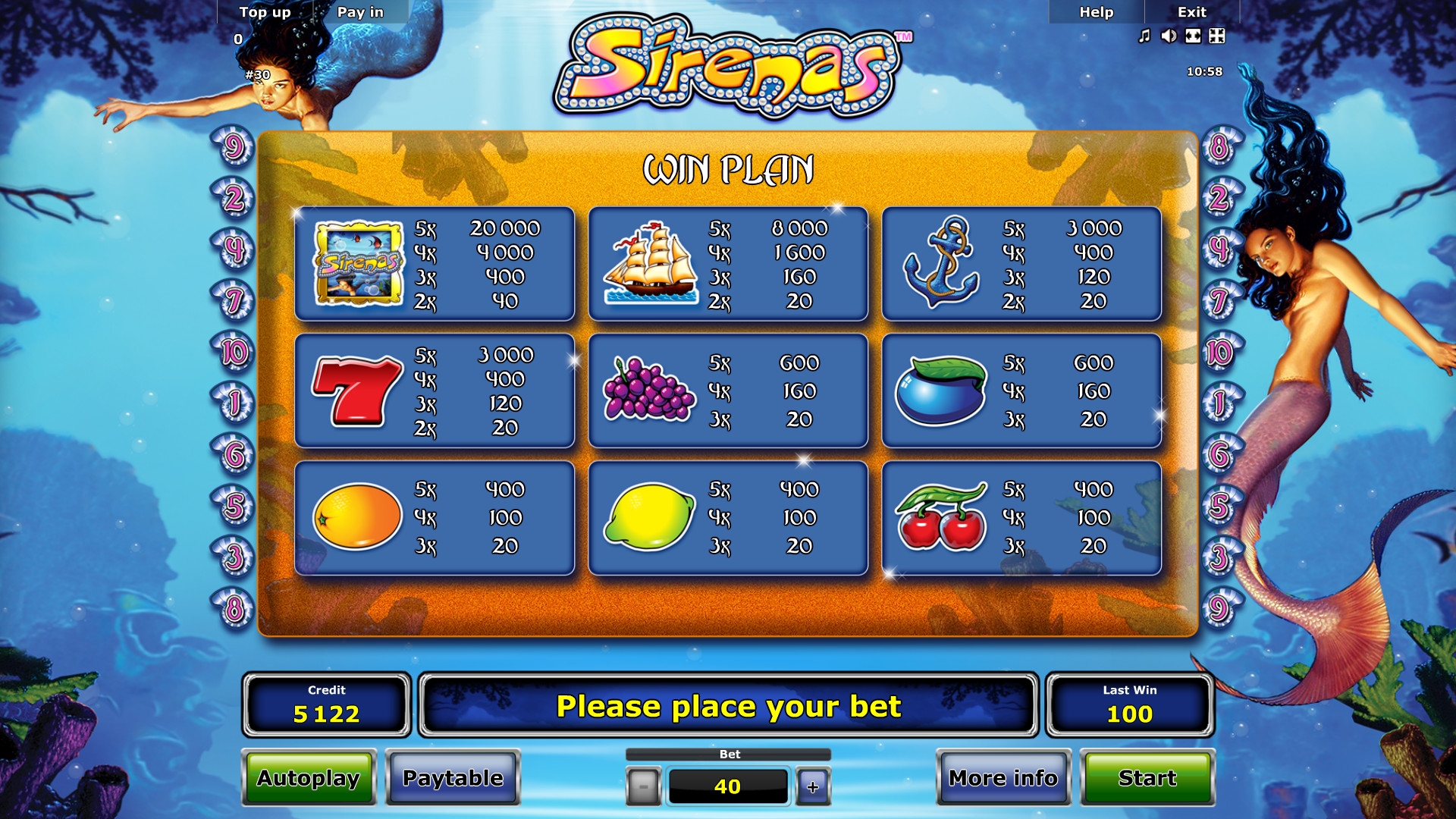Select the Pay in option
The height and width of the screenshot is (819, 1456).
pyautogui.click(x=360, y=12)
